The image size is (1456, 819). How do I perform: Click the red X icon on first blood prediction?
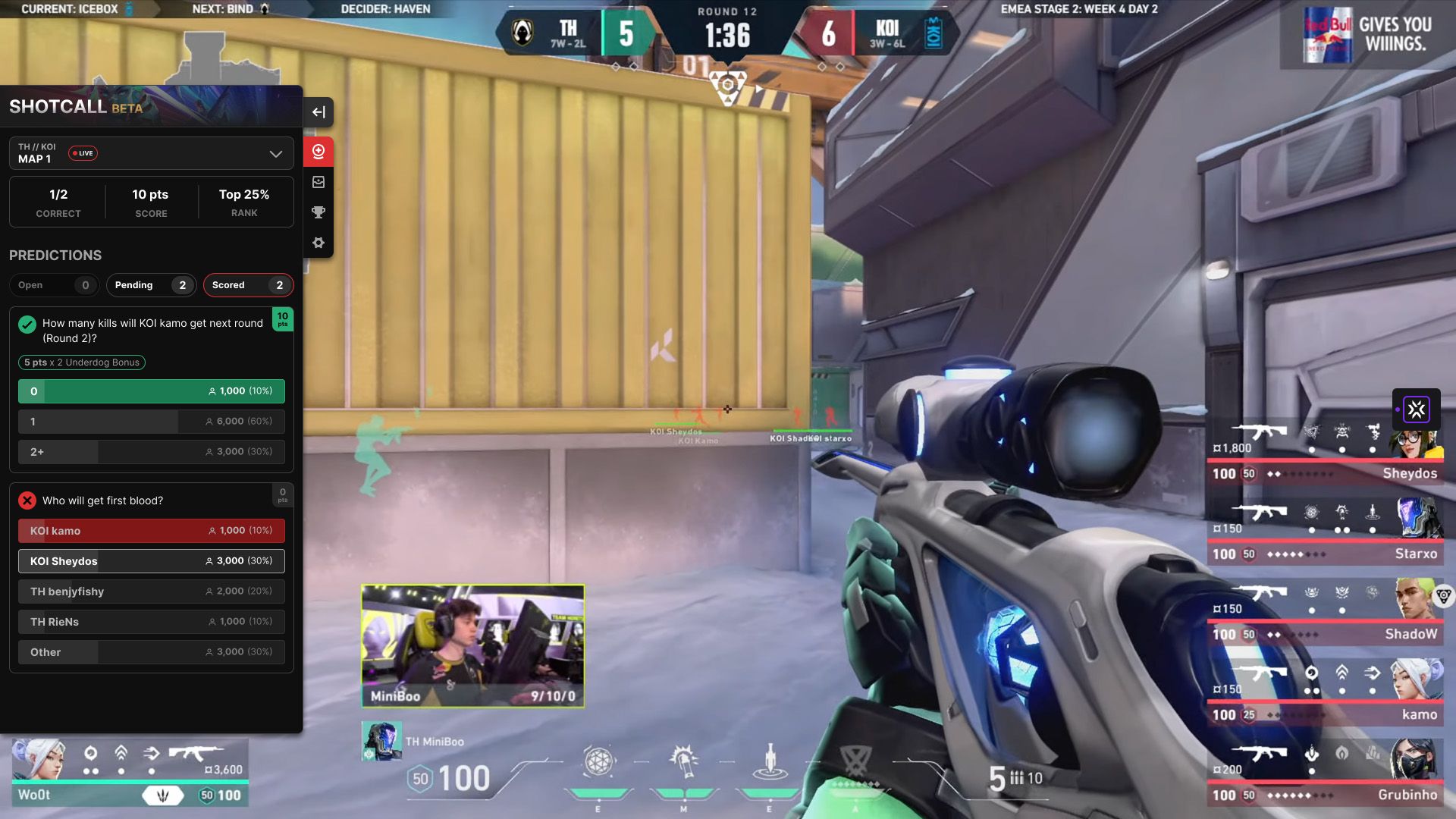pyautogui.click(x=27, y=500)
